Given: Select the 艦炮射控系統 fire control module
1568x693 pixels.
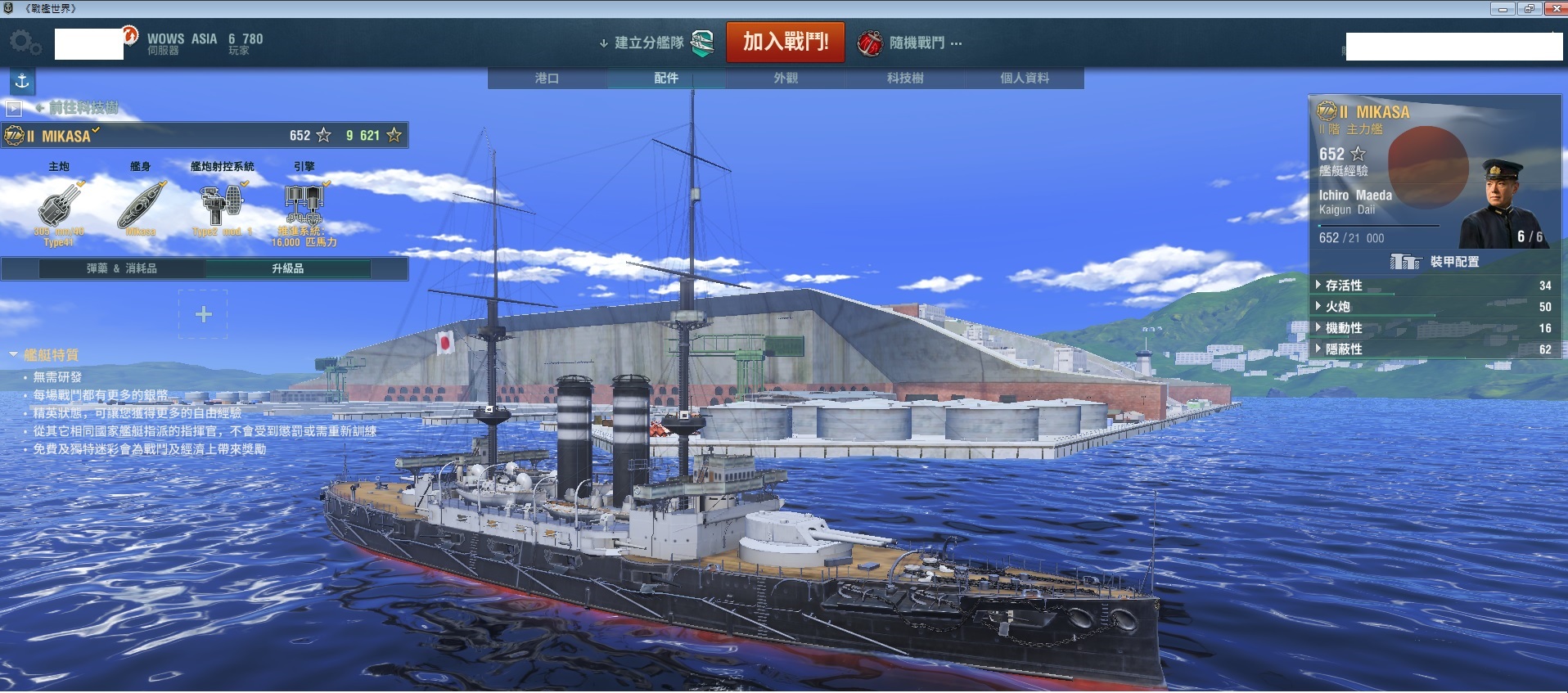Looking at the screenshot, I should tap(222, 205).
